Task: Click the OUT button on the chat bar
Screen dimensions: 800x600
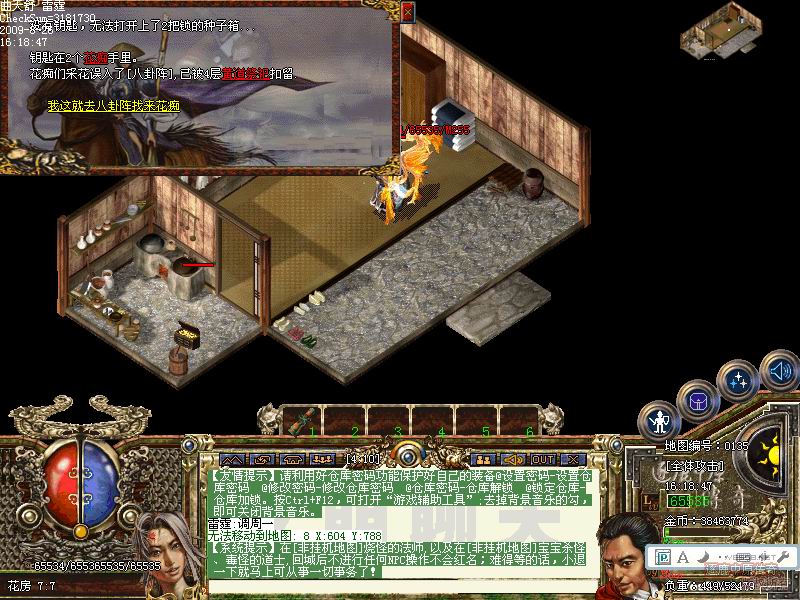Action: [x=543, y=459]
